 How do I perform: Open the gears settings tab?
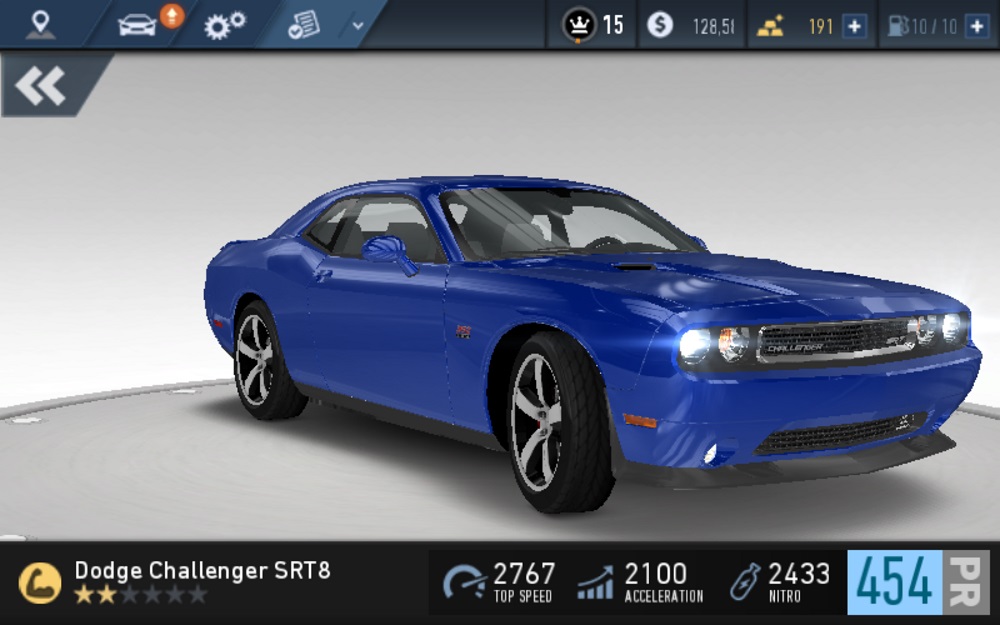[223, 25]
